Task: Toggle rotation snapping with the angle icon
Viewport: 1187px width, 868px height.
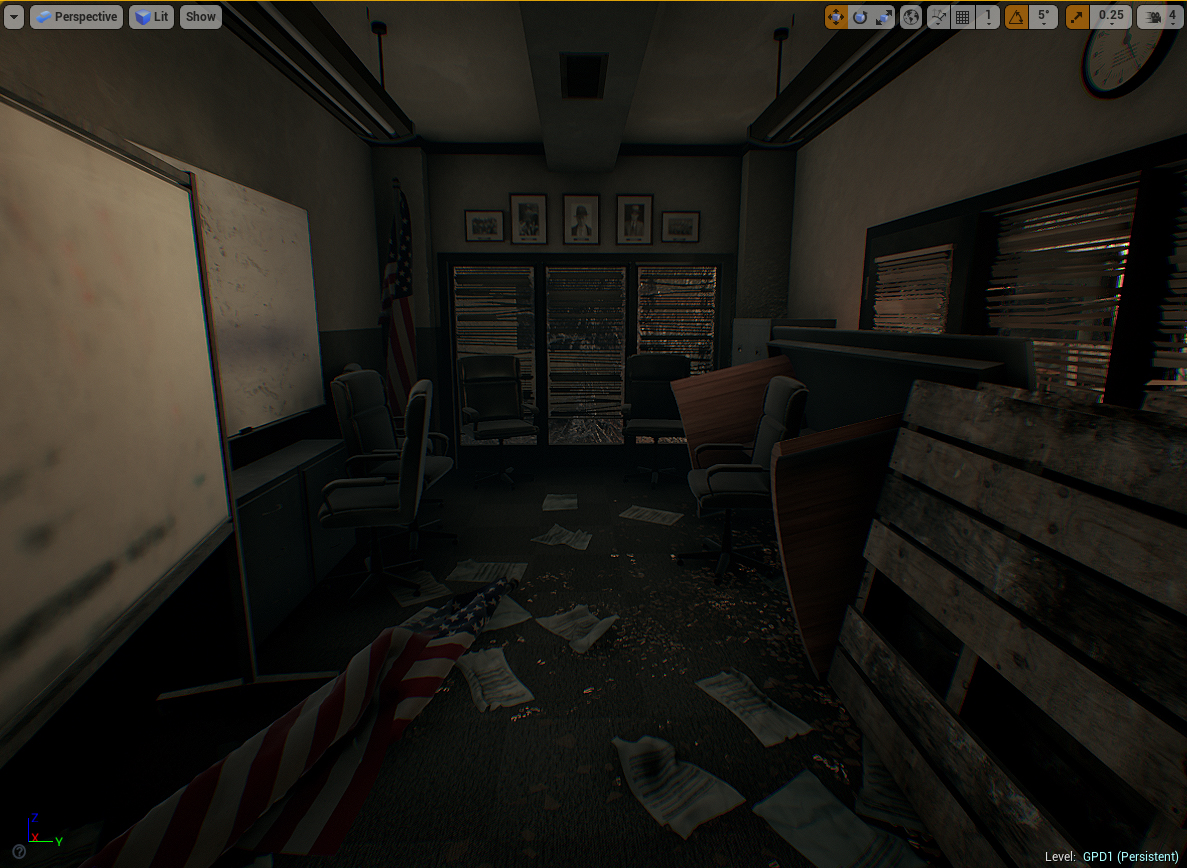Action: (x=1016, y=17)
